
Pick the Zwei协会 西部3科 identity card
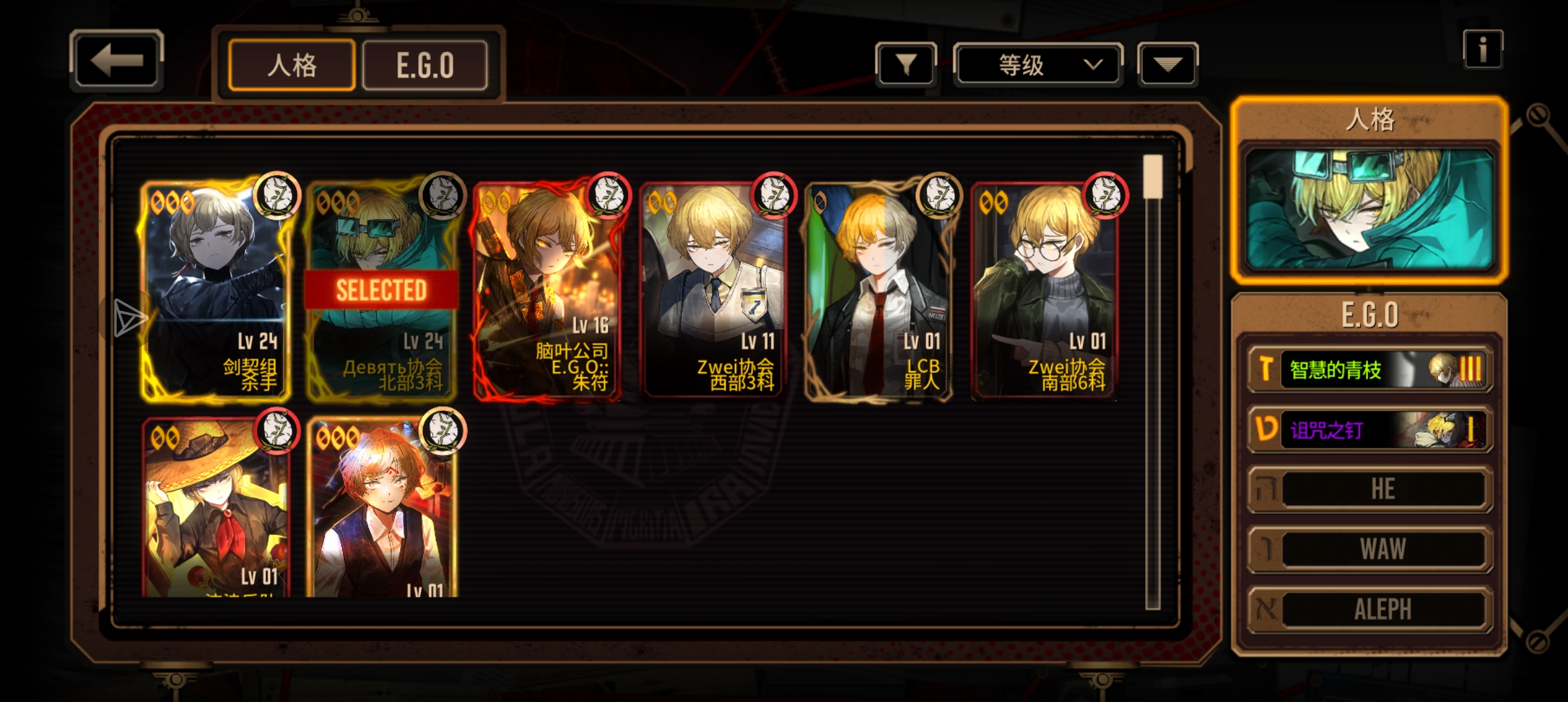click(x=713, y=289)
